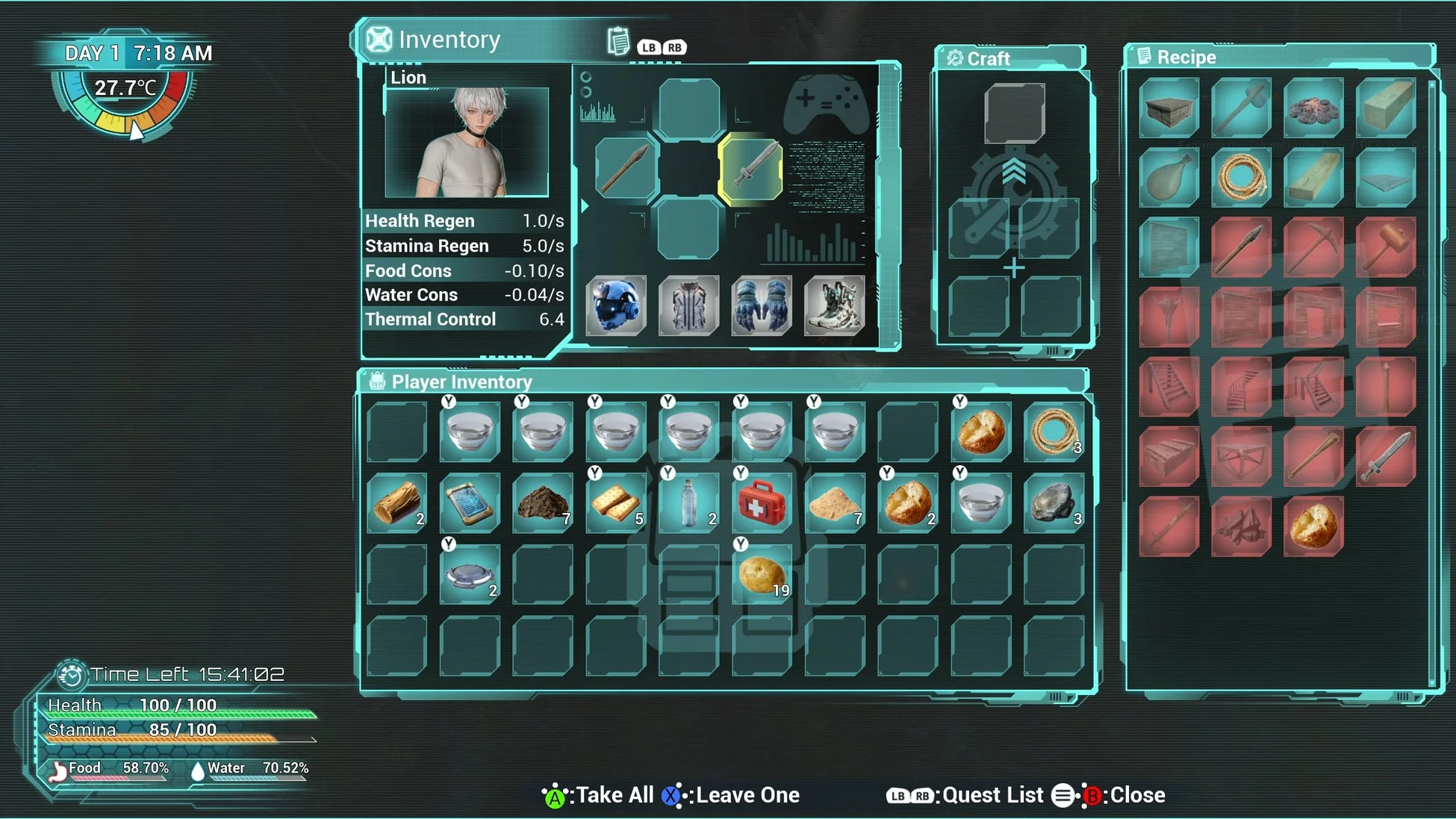
Task: Select the tablet device in inventory
Action: pos(469,503)
